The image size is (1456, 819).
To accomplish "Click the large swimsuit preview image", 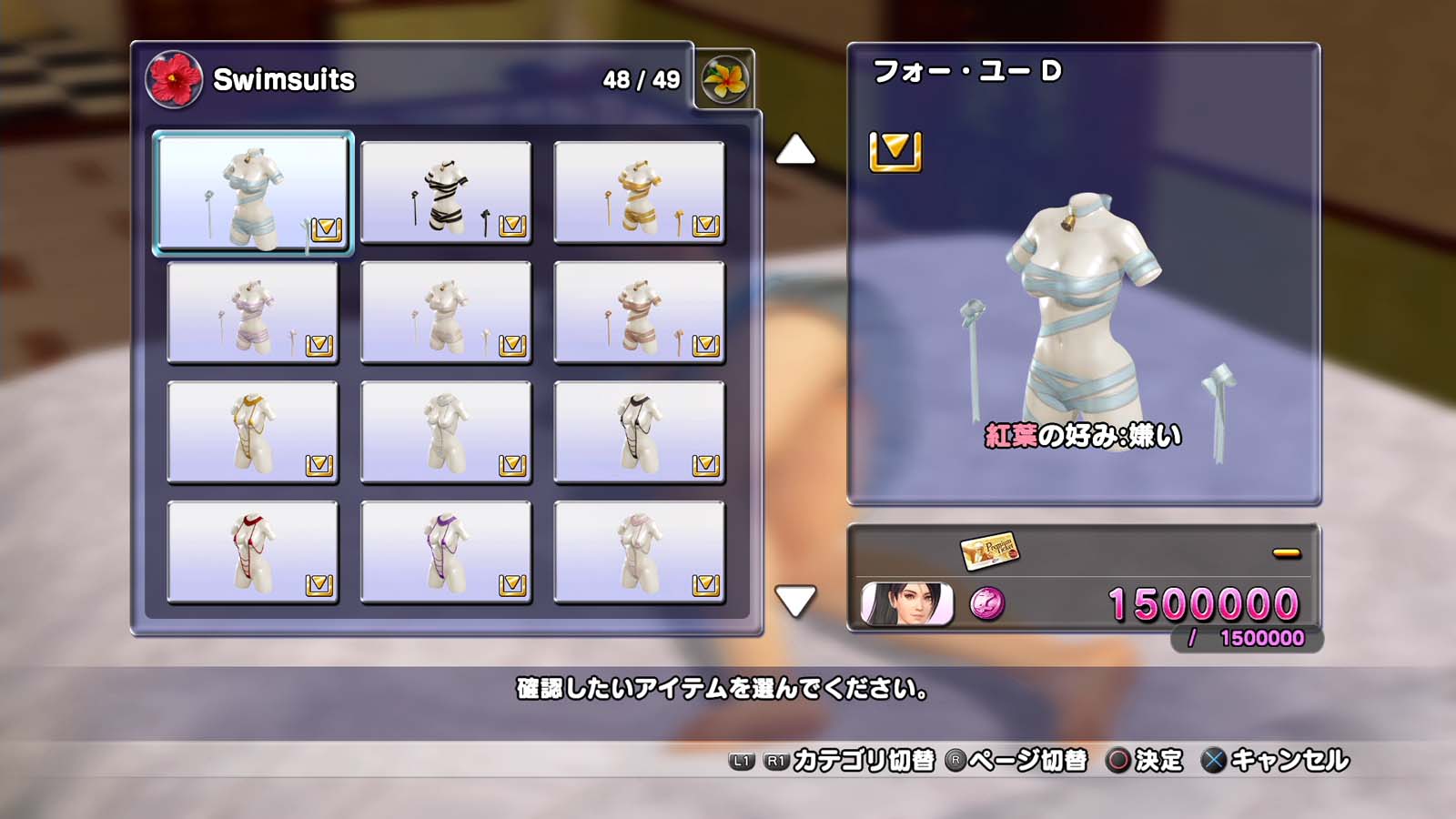I will [1083, 318].
